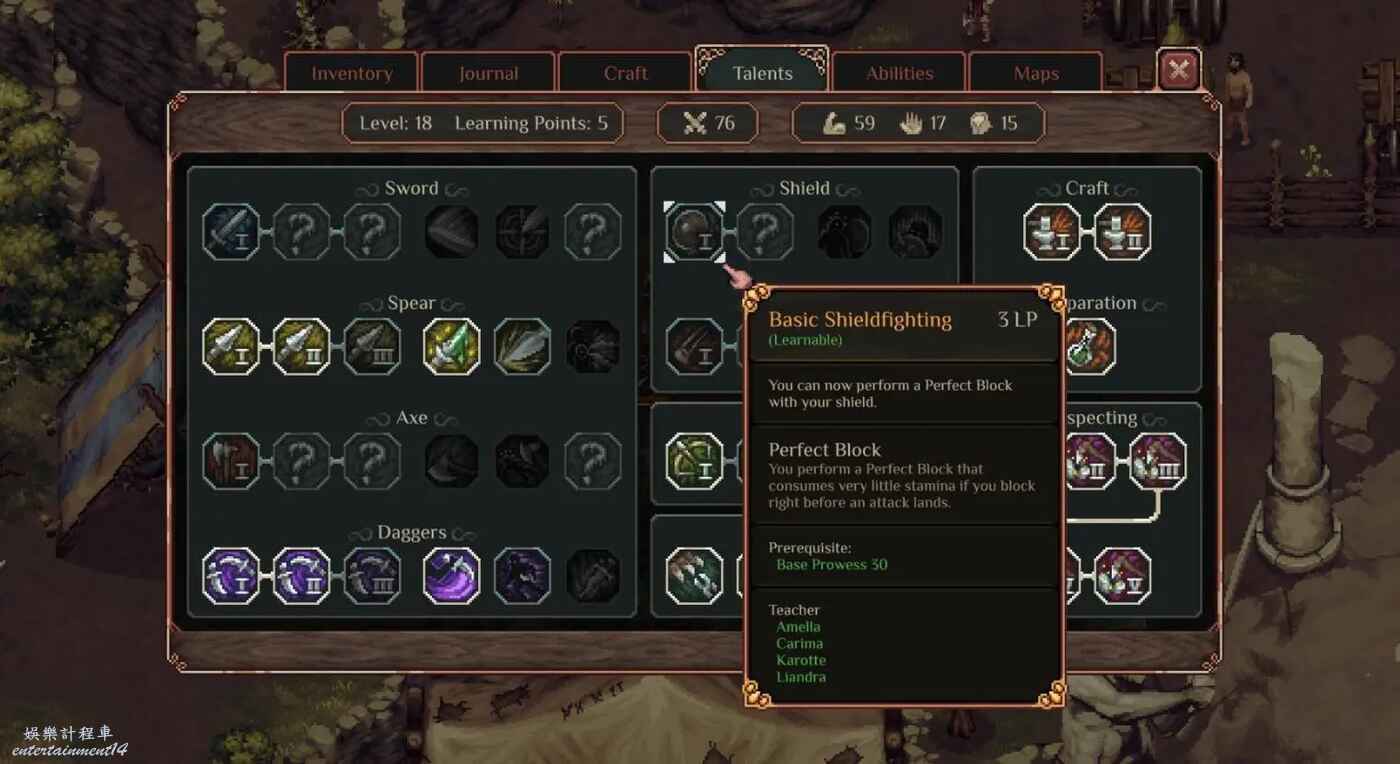Select the Basic Shieldfighting talent icon
The width and height of the screenshot is (1400, 764).
(695, 232)
